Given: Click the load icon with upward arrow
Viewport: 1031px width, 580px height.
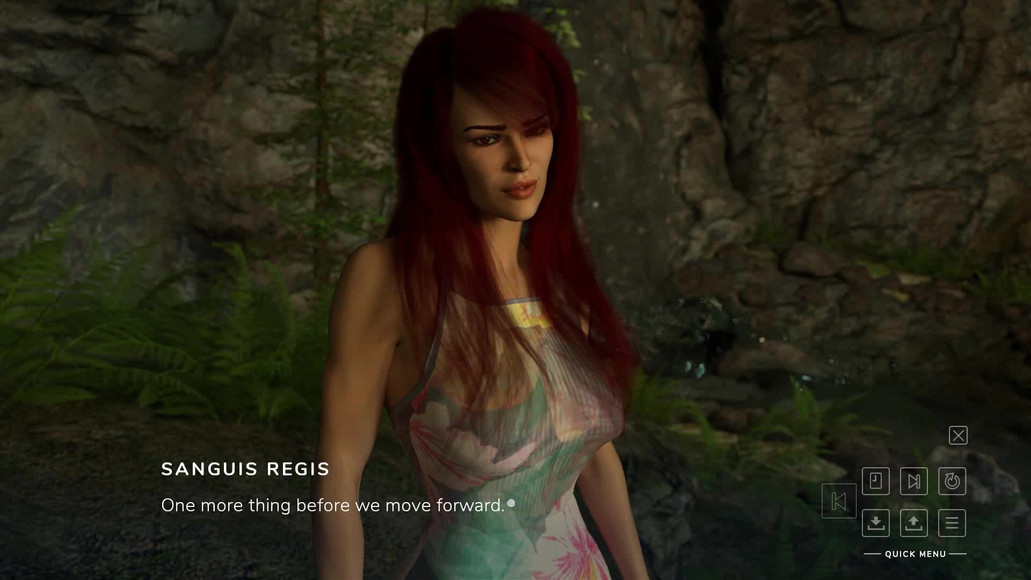Looking at the screenshot, I should (x=913, y=522).
